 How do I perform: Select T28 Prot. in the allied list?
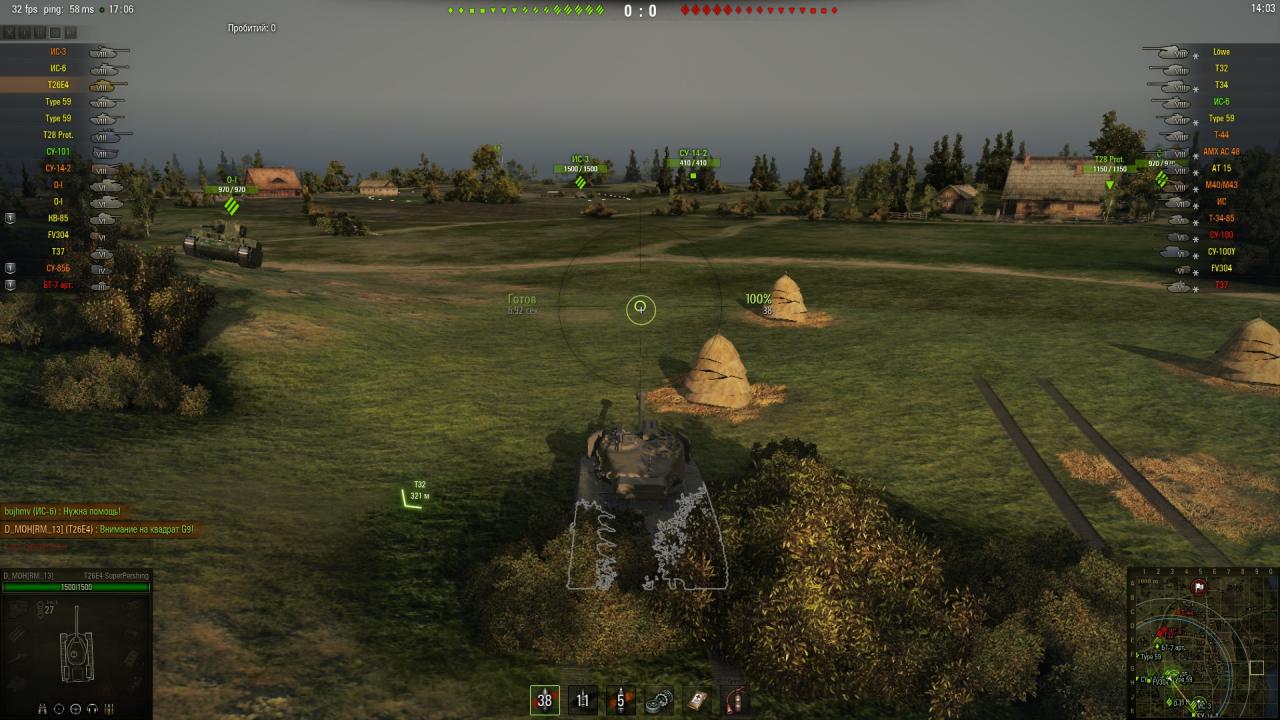pos(57,135)
